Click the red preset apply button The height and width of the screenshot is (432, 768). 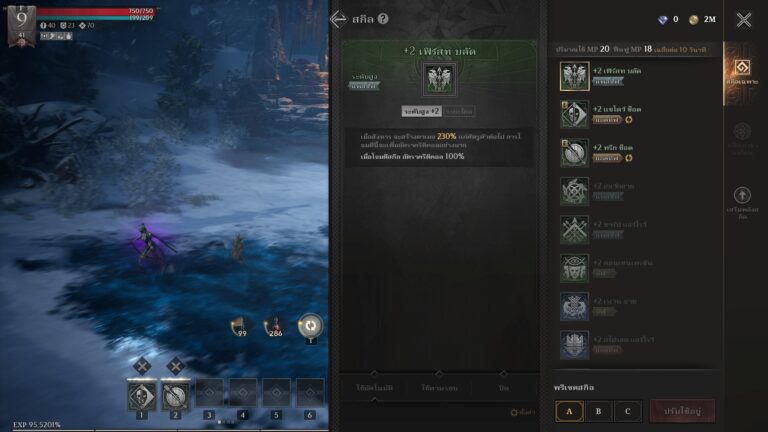682,410
